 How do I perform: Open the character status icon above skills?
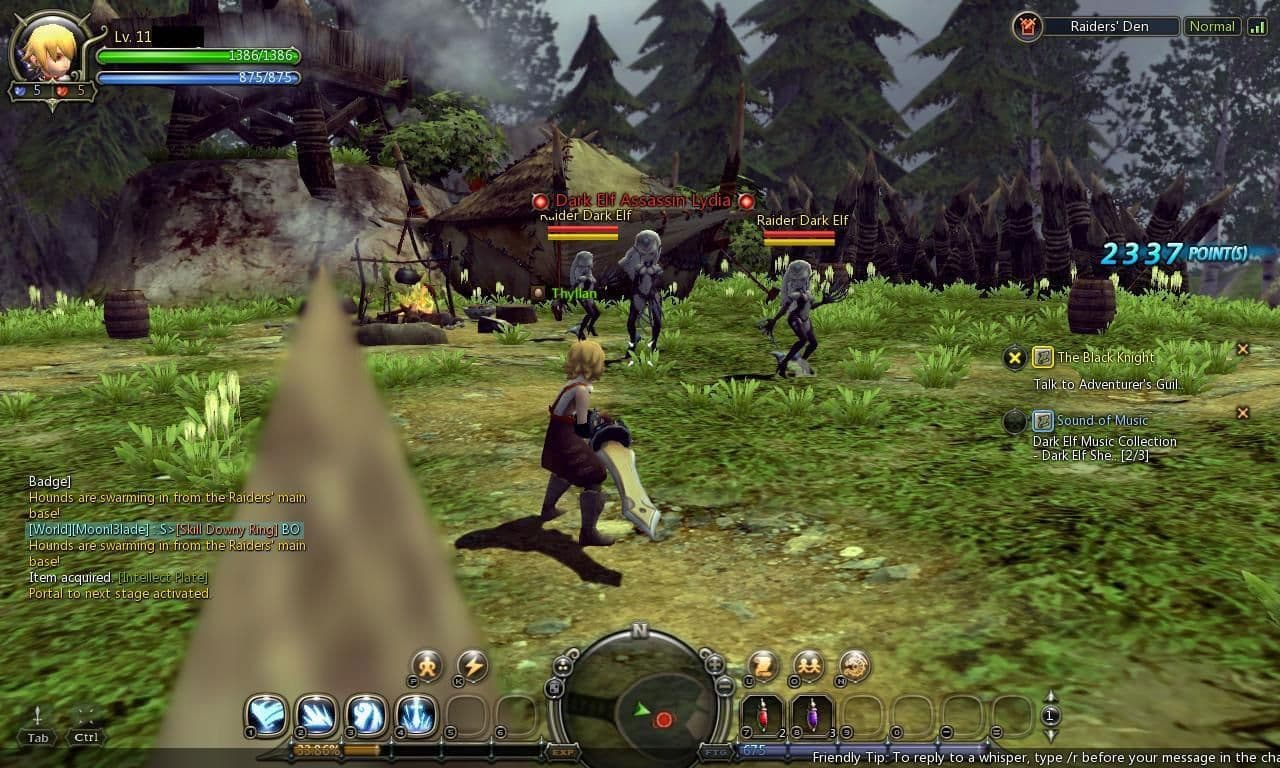pyautogui.click(x=427, y=665)
